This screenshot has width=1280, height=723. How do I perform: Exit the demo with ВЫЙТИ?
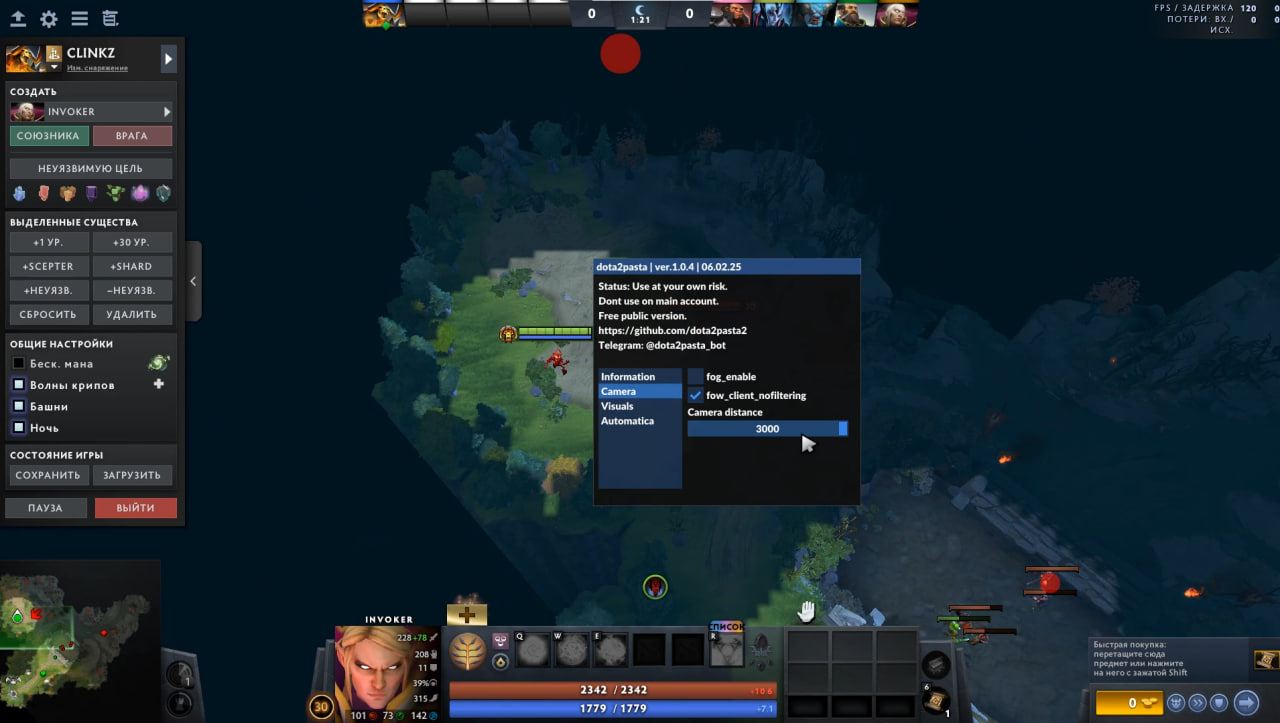(135, 508)
